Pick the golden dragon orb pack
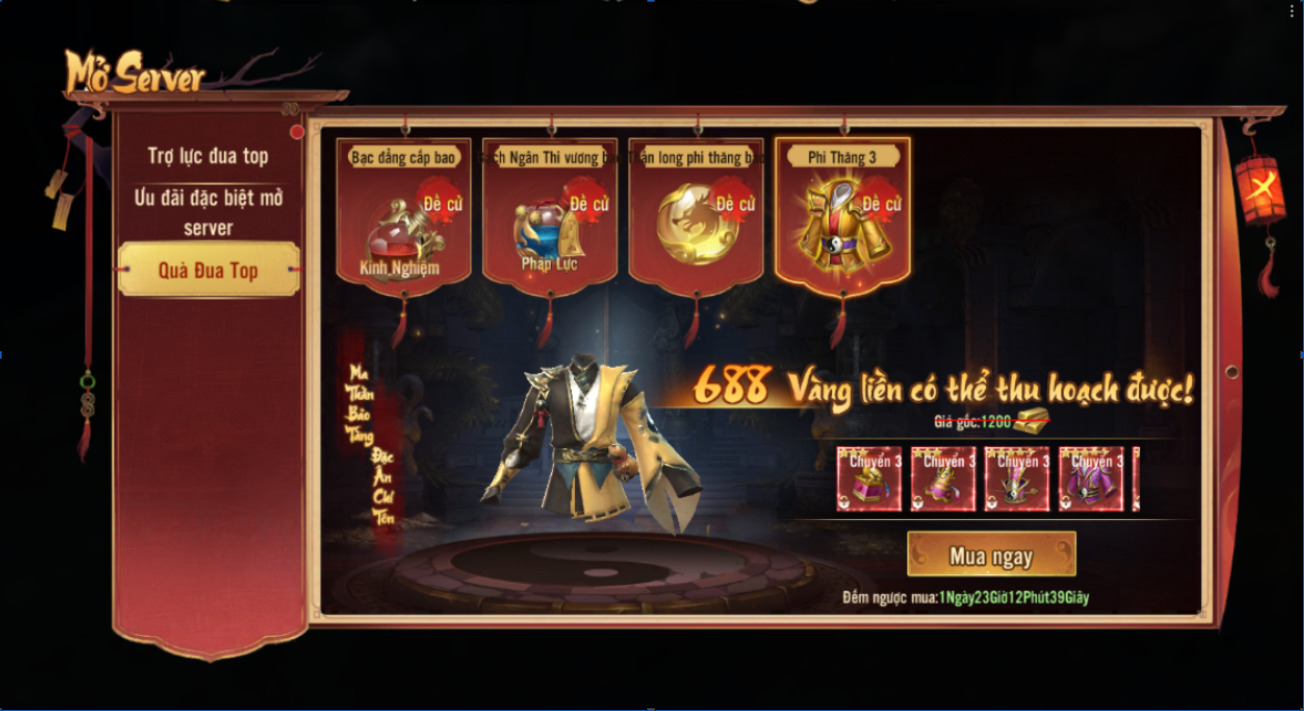The width and height of the screenshot is (1304, 711). coord(696,222)
